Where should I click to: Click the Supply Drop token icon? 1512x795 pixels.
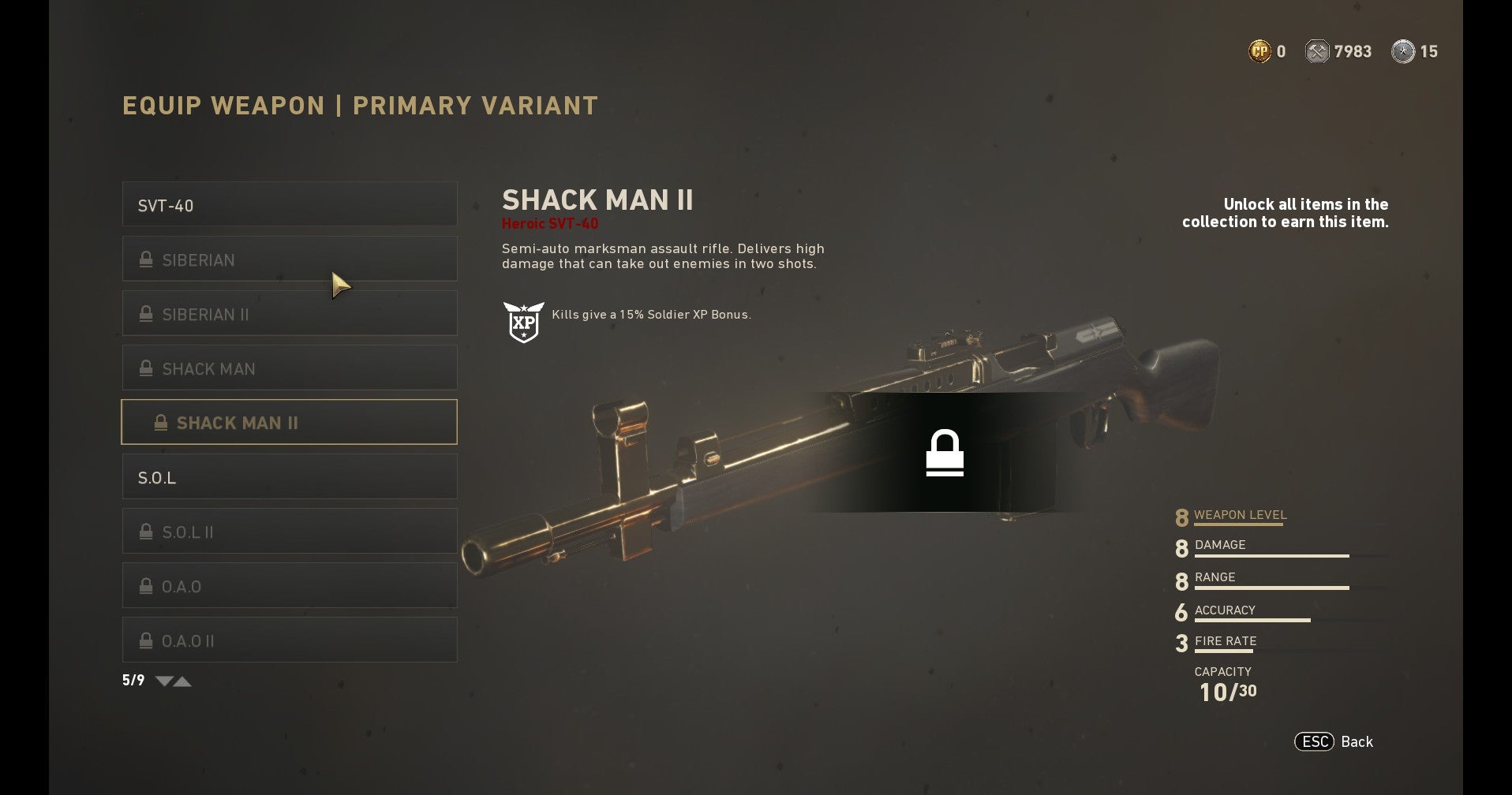[x=1404, y=50]
